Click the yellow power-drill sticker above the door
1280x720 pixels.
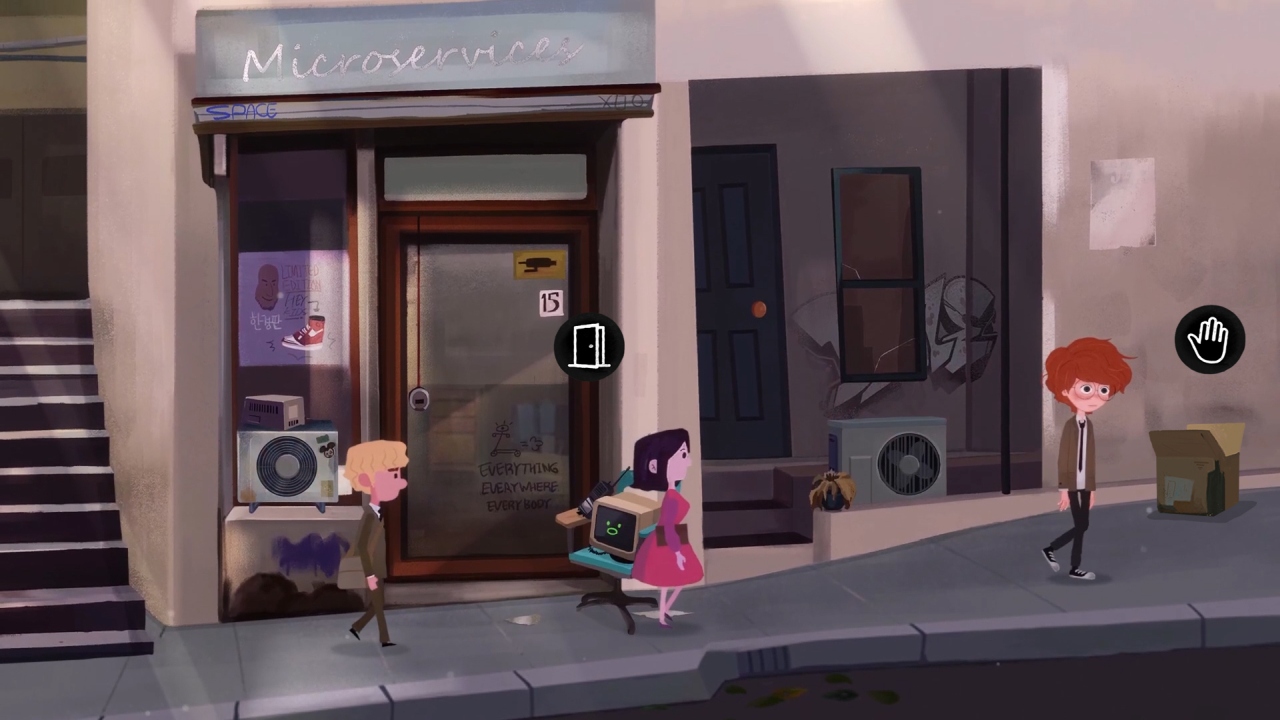point(540,262)
